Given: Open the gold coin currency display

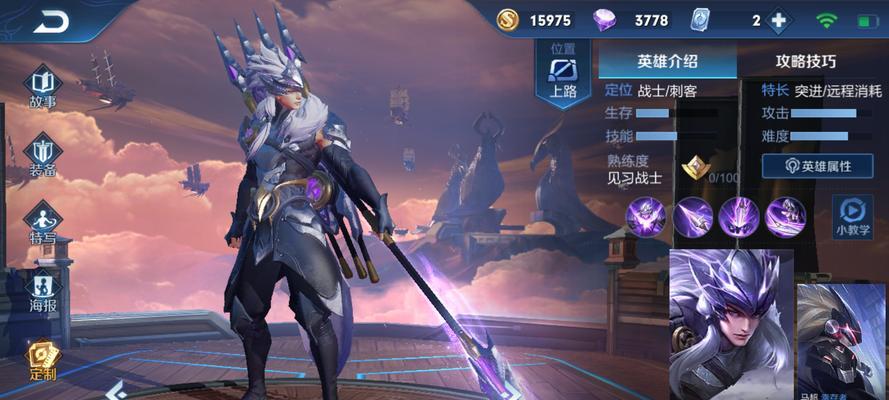Looking at the screenshot, I should pyautogui.click(x=536, y=21).
